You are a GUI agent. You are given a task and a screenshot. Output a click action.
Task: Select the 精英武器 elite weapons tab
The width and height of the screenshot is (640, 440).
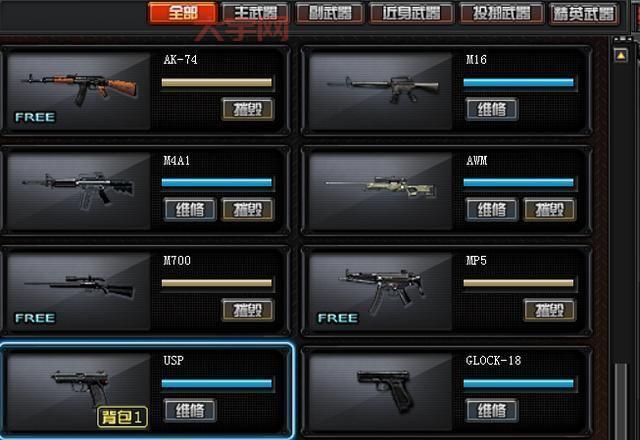[584, 13]
